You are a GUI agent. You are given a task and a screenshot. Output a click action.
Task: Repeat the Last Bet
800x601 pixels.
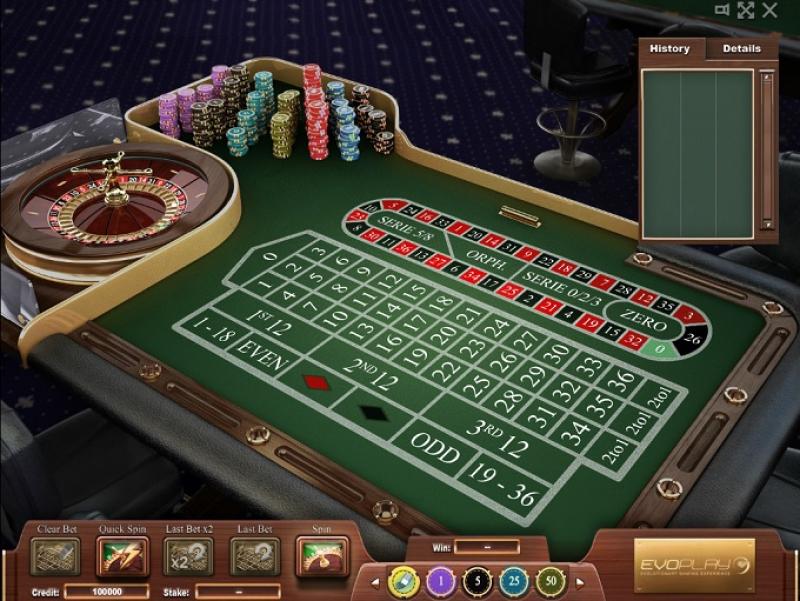coord(255,555)
